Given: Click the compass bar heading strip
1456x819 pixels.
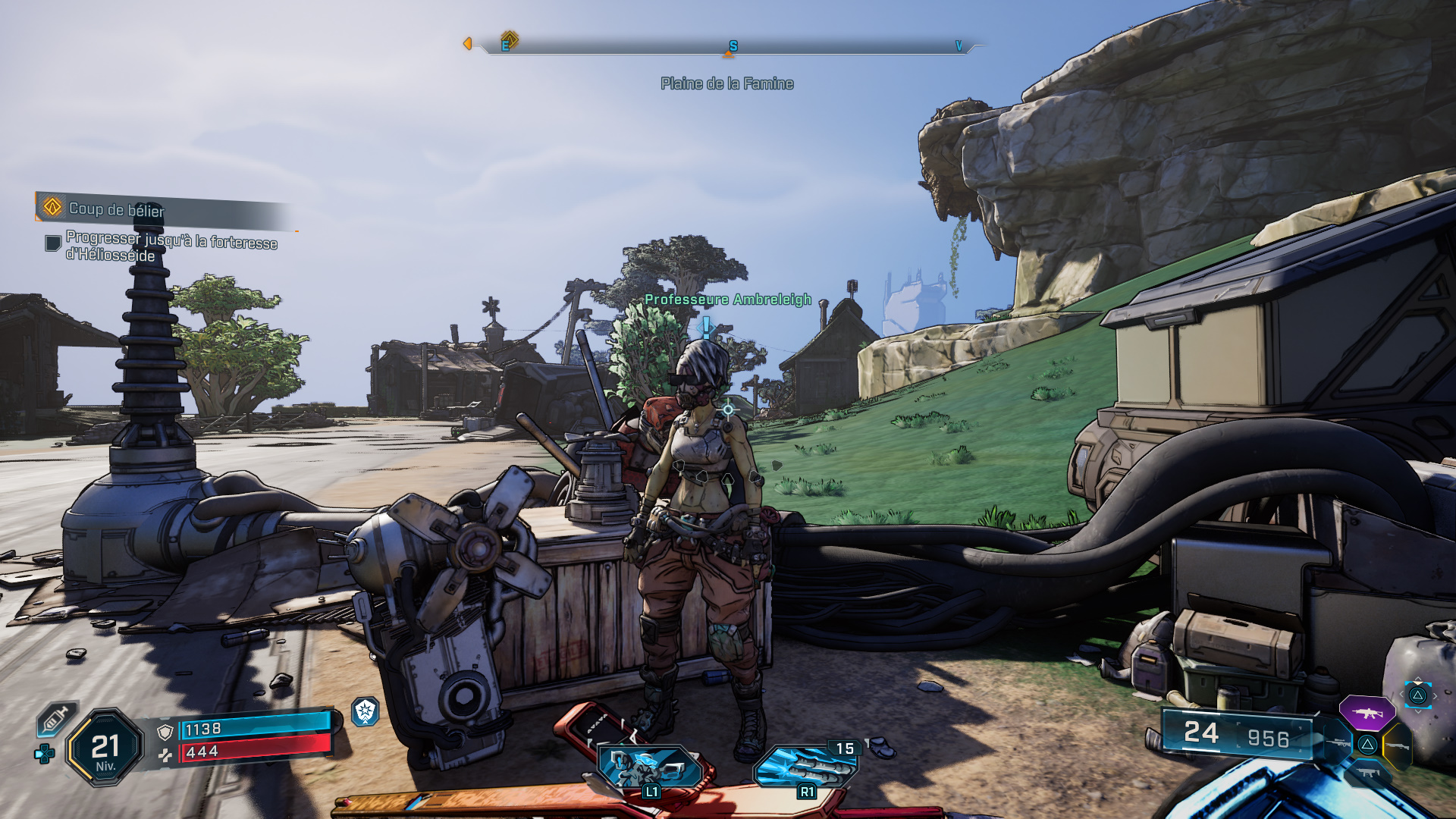Looking at the screenshot, I should coord(728,47).
